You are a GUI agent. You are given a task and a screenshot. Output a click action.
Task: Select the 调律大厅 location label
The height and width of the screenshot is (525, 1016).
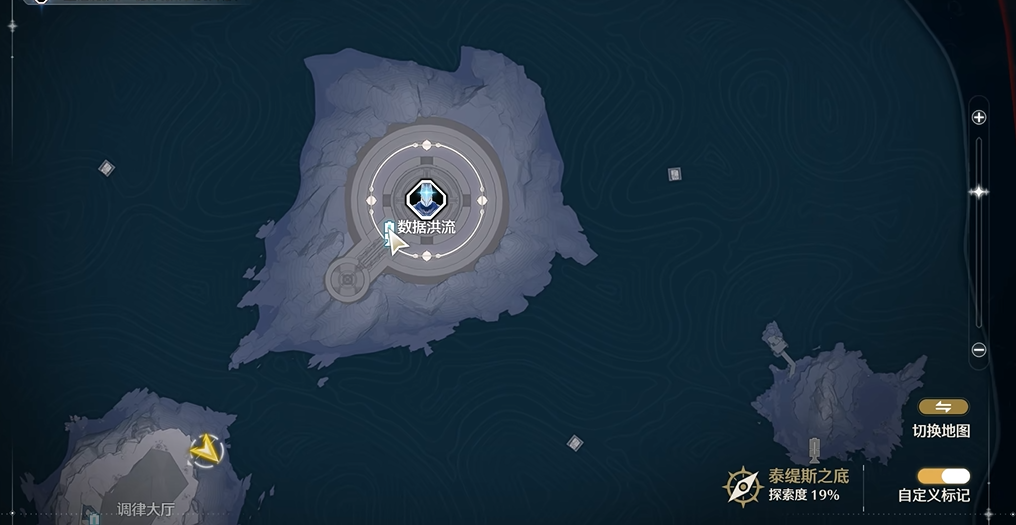coord(146,510)
